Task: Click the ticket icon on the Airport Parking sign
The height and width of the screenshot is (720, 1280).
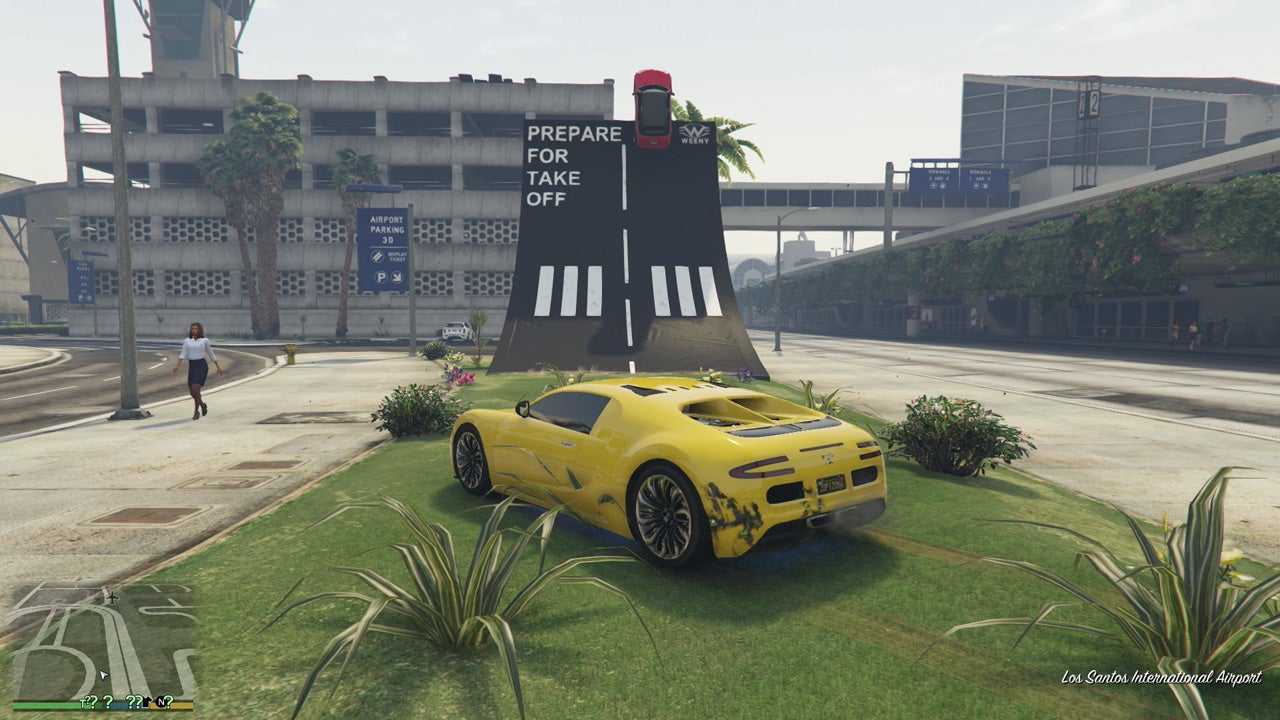Action: [x=377, y=256]
